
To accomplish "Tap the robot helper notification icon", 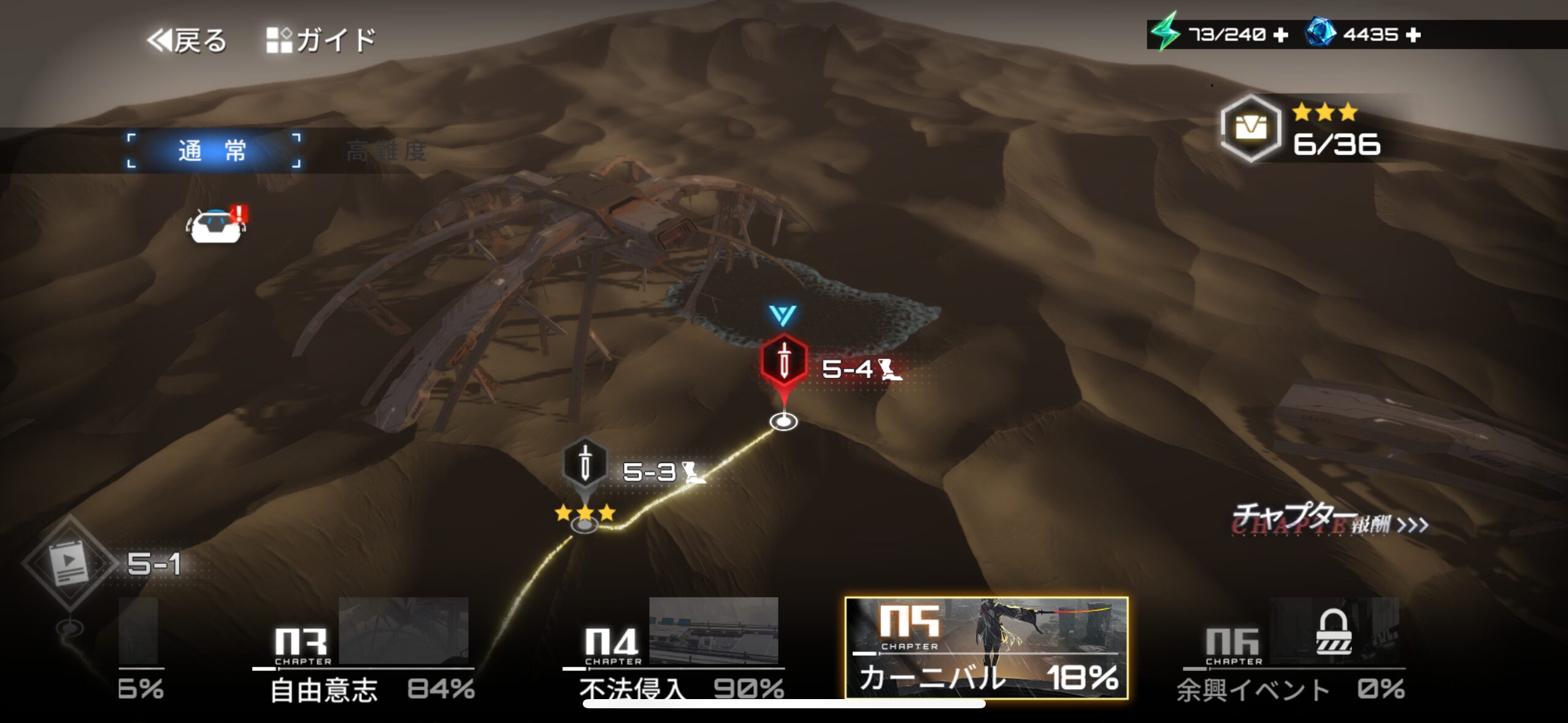I will [x=216, y=226].
